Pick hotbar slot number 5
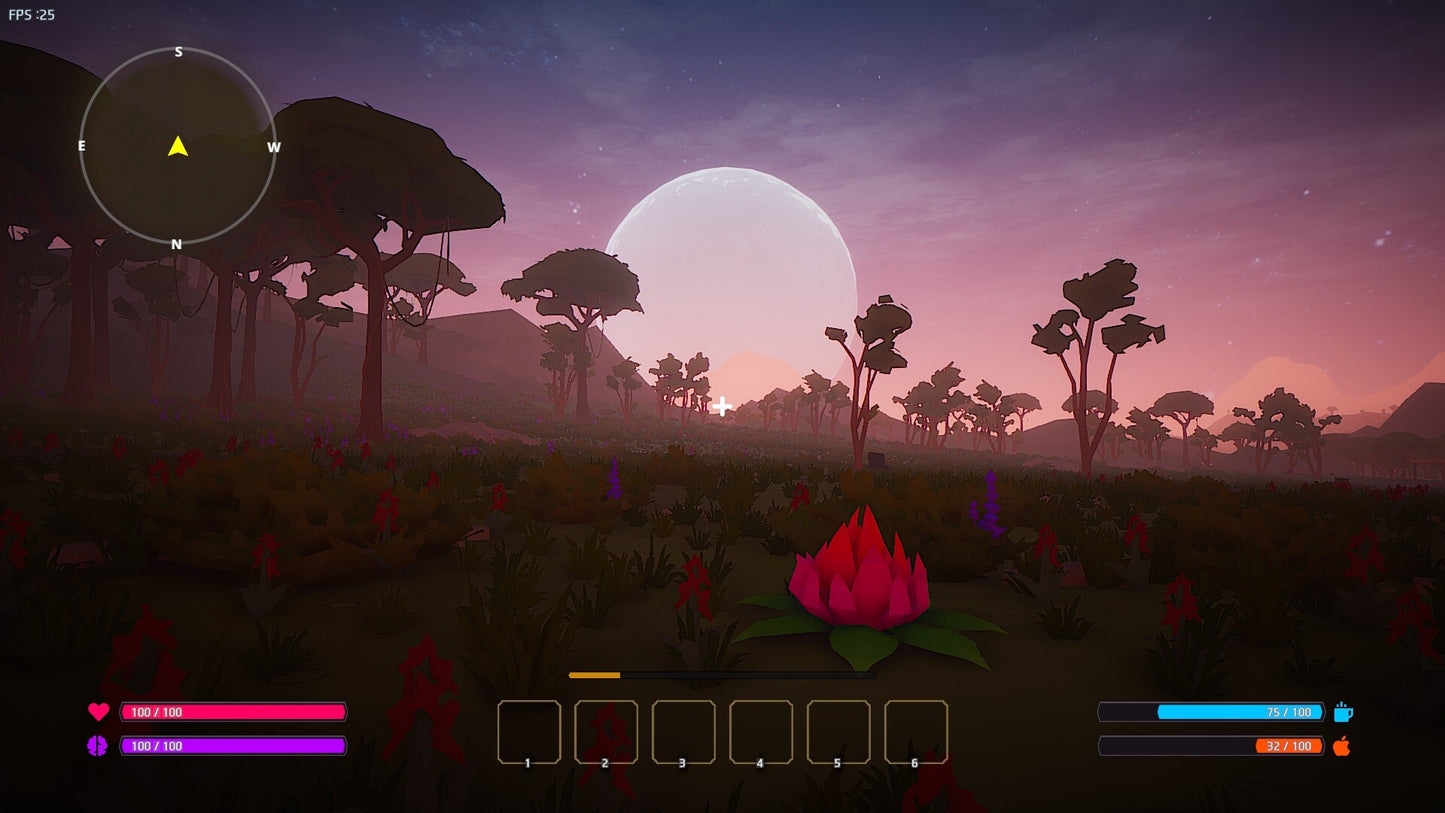1445x813 pixels. (838, 732)
